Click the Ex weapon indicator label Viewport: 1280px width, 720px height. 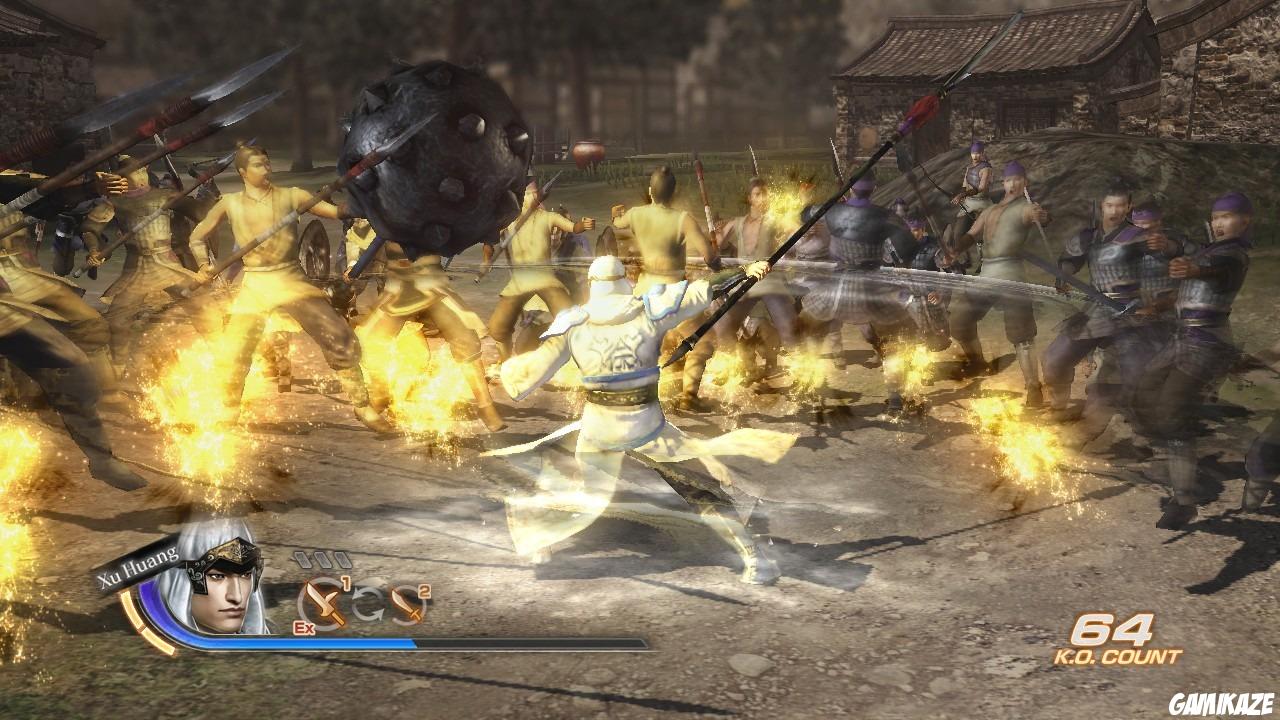(x=303, y=628)
